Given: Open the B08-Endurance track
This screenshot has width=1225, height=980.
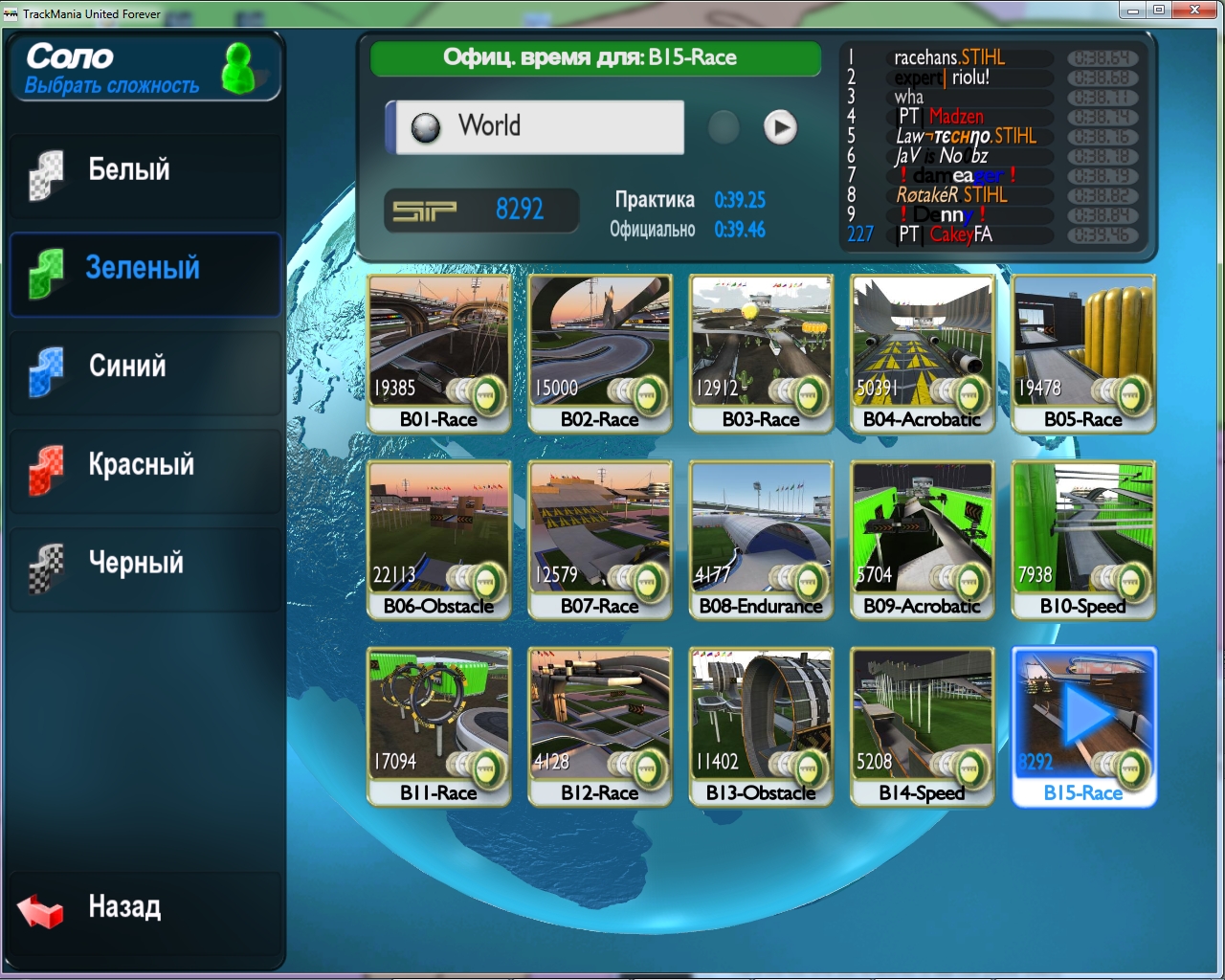Looking at the screenshot, I should tap(761, 539).
